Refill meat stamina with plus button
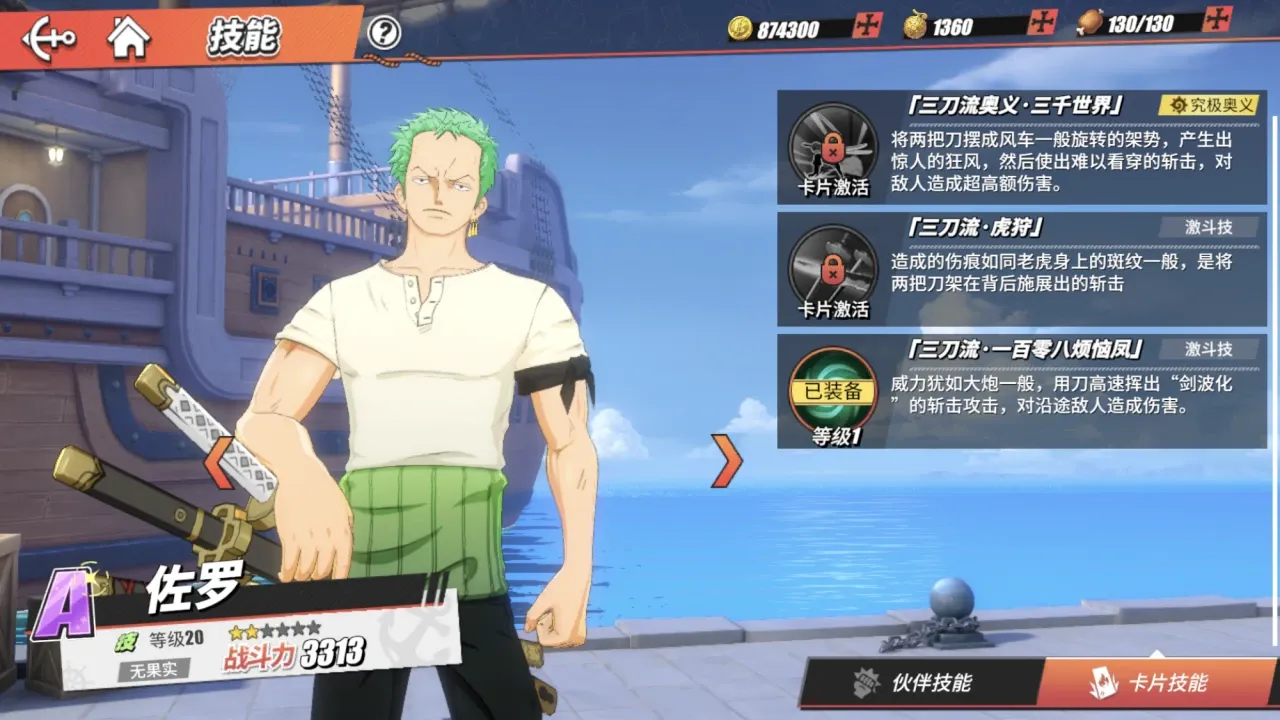 (1217, 19)
